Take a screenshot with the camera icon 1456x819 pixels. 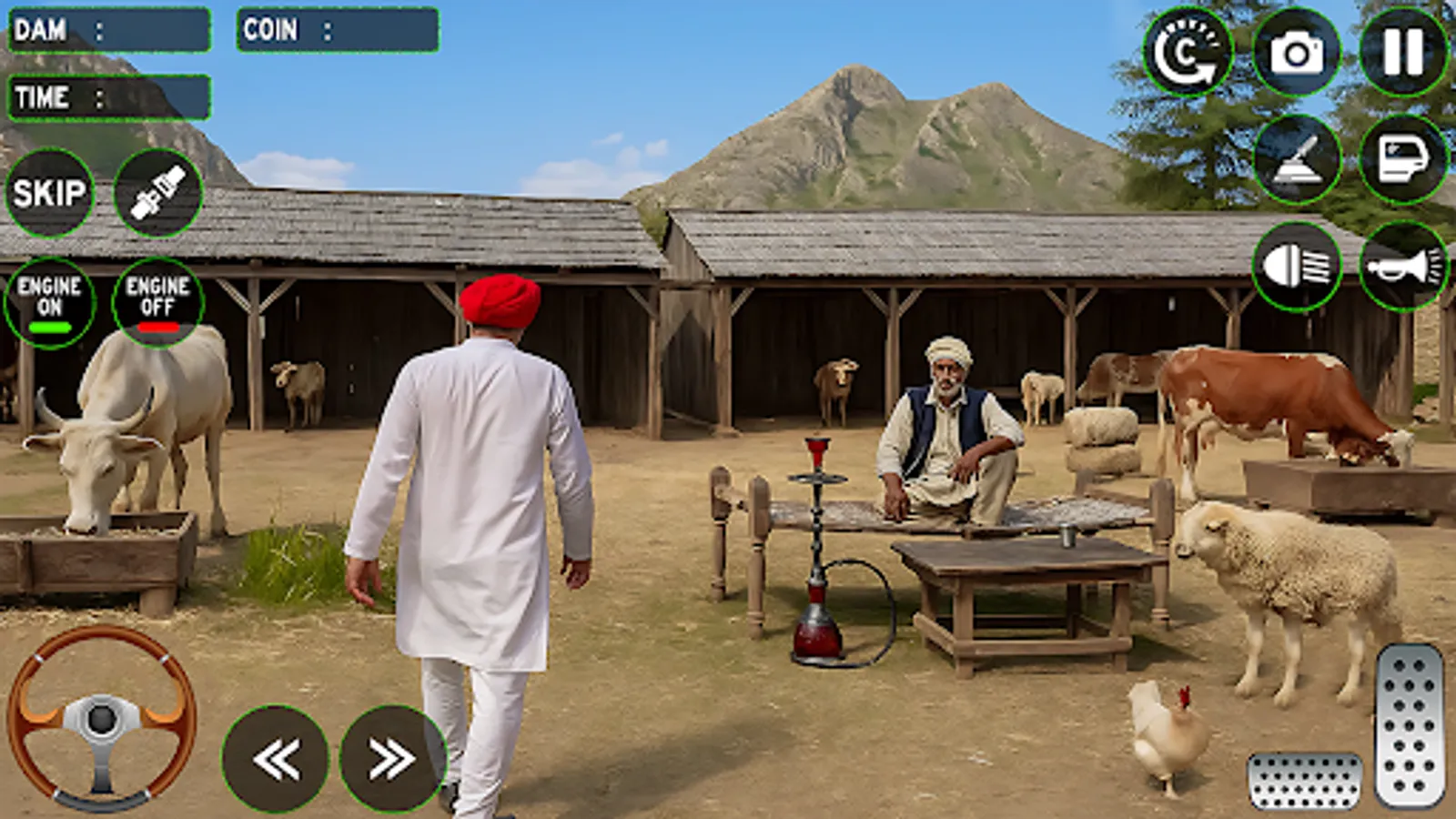click(x=1297, y=55)
